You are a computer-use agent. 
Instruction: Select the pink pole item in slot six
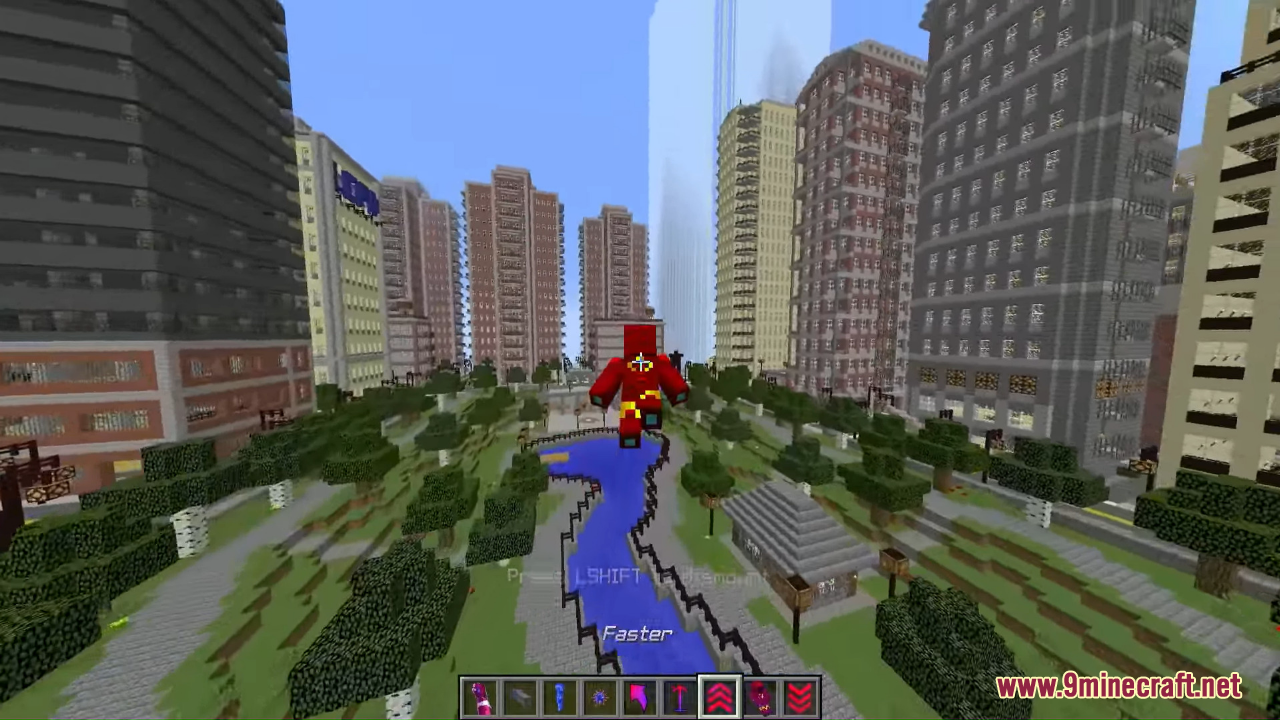(x=679, y=695)
